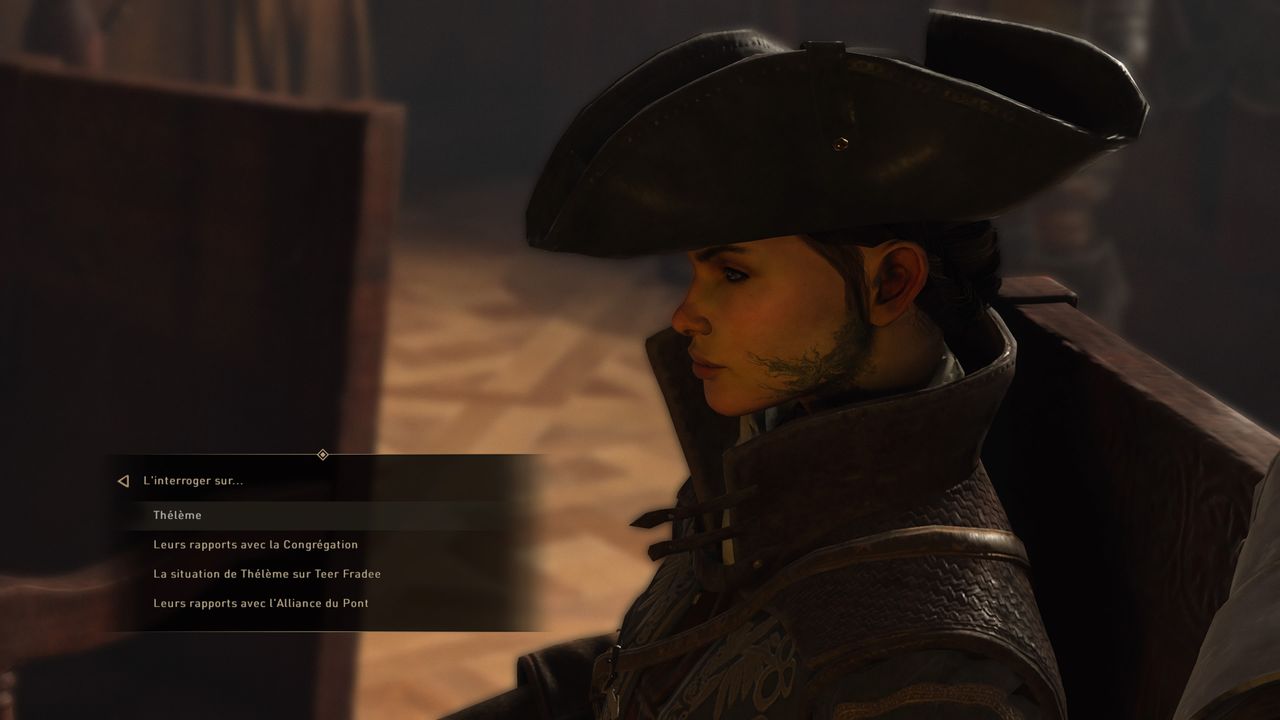
Task: Pick 'Leurs rapports avec l'Alliance du Pont'
Action: coord(260,603)
